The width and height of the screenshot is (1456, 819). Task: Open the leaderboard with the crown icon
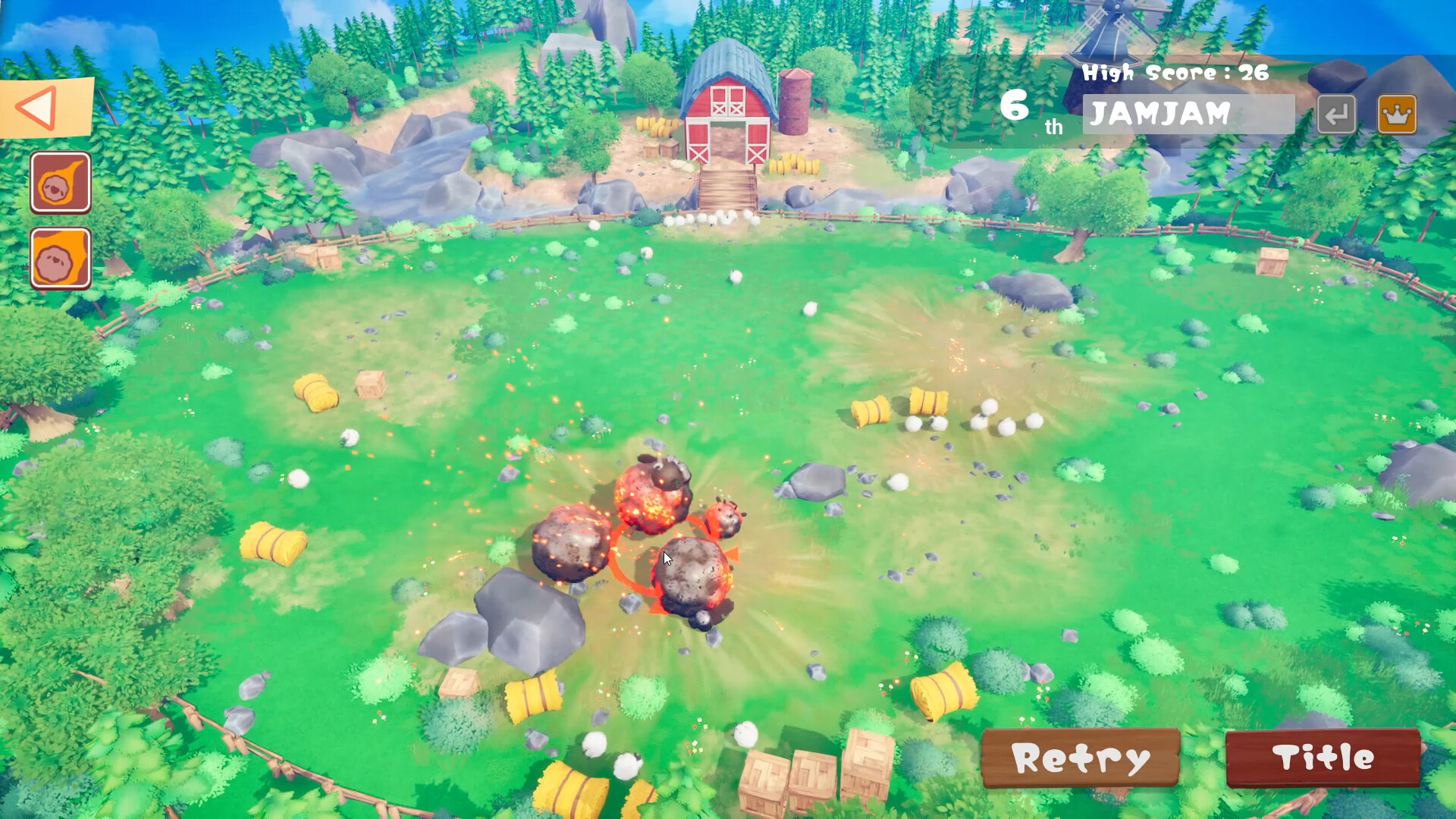[x=1398, y=114]
